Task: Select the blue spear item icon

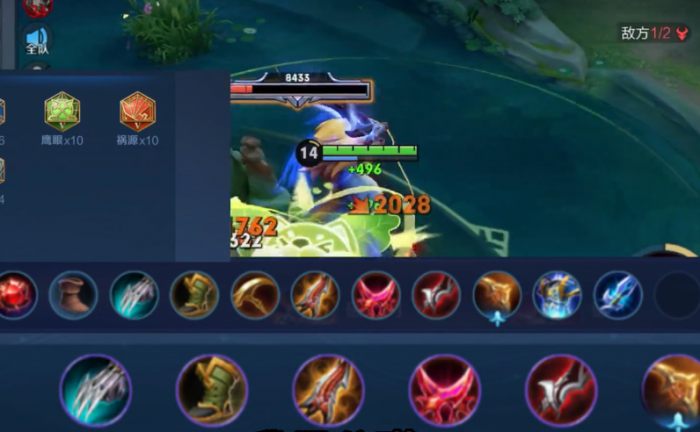Action: click(x=618, y=295)
